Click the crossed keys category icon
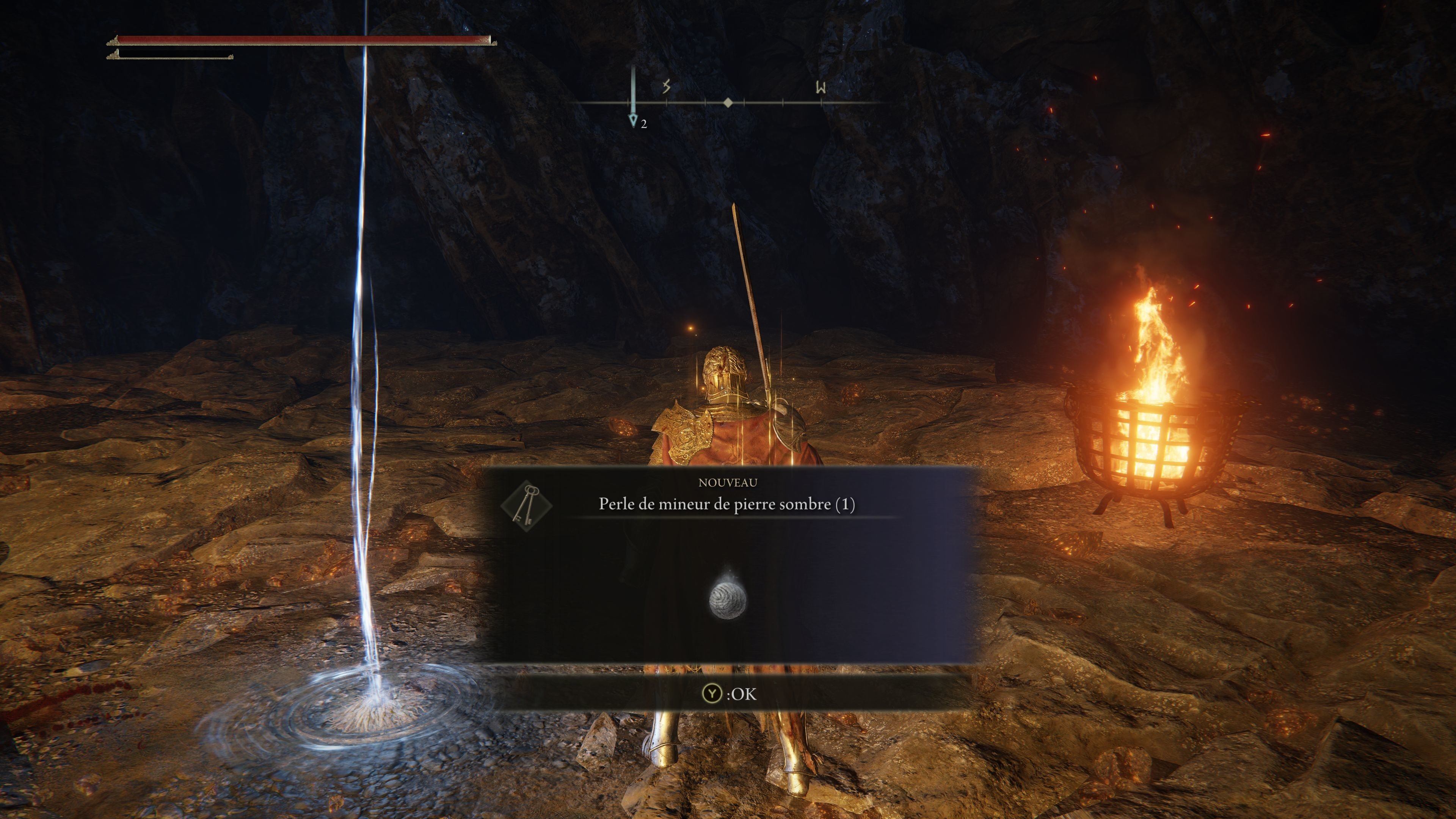1456x819 pixels. [526, 505]
